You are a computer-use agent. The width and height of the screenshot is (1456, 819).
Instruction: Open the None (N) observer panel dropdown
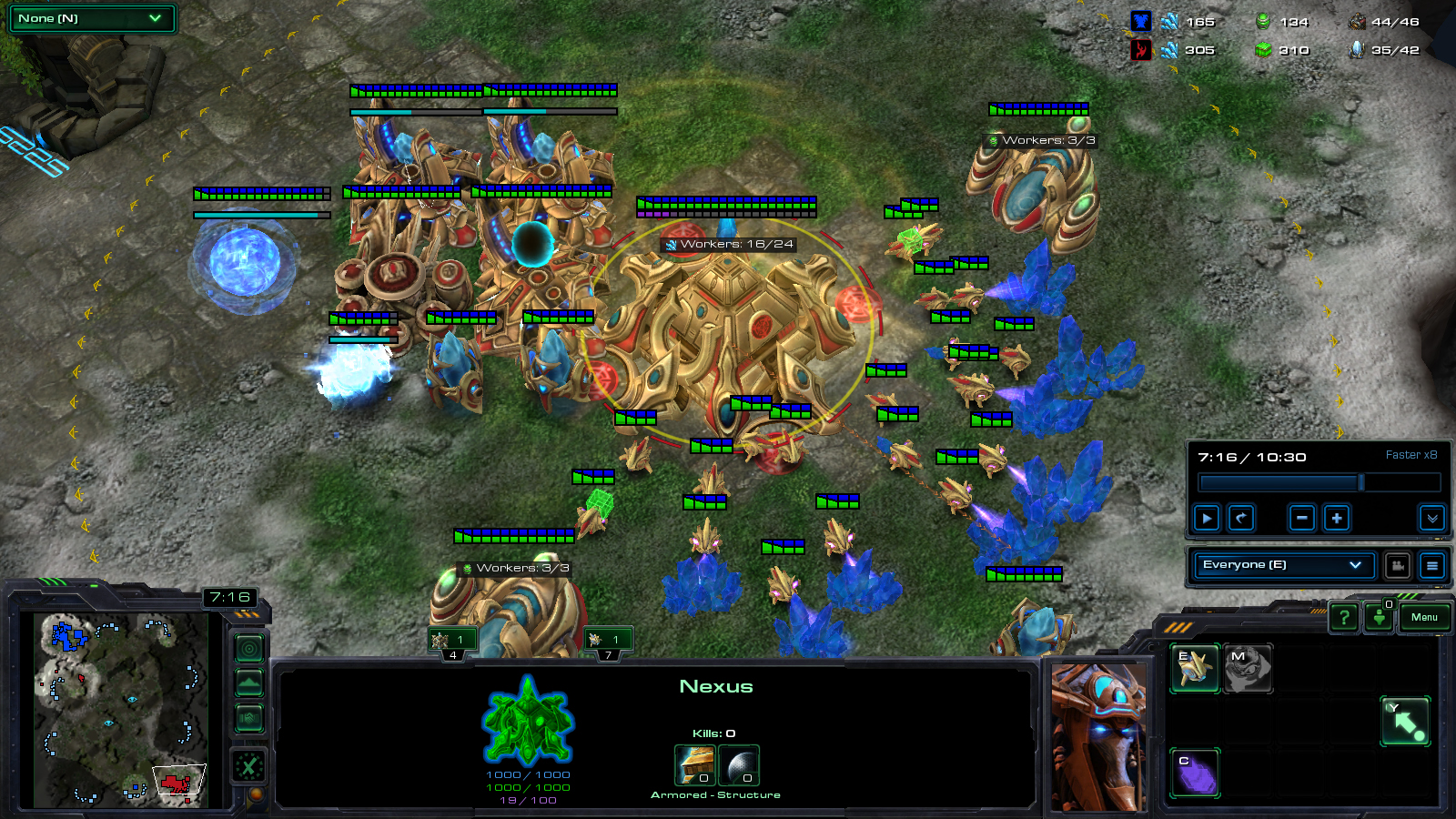(x=90, y=18)
